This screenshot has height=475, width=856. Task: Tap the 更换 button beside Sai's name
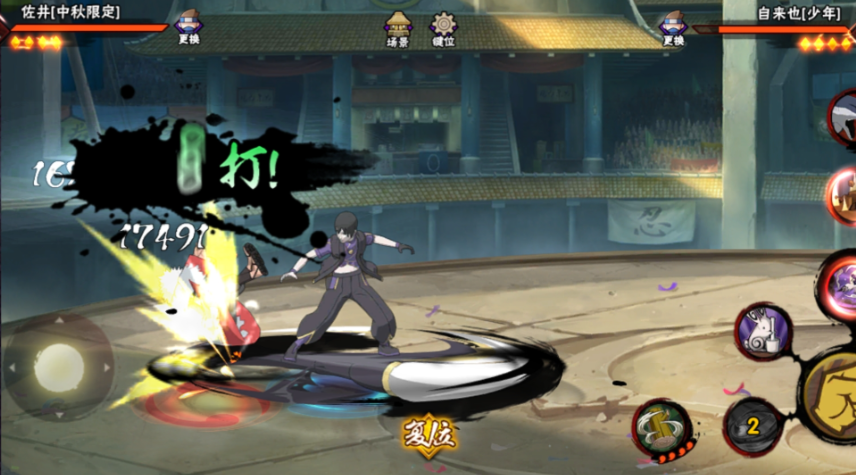click(187, 28)
